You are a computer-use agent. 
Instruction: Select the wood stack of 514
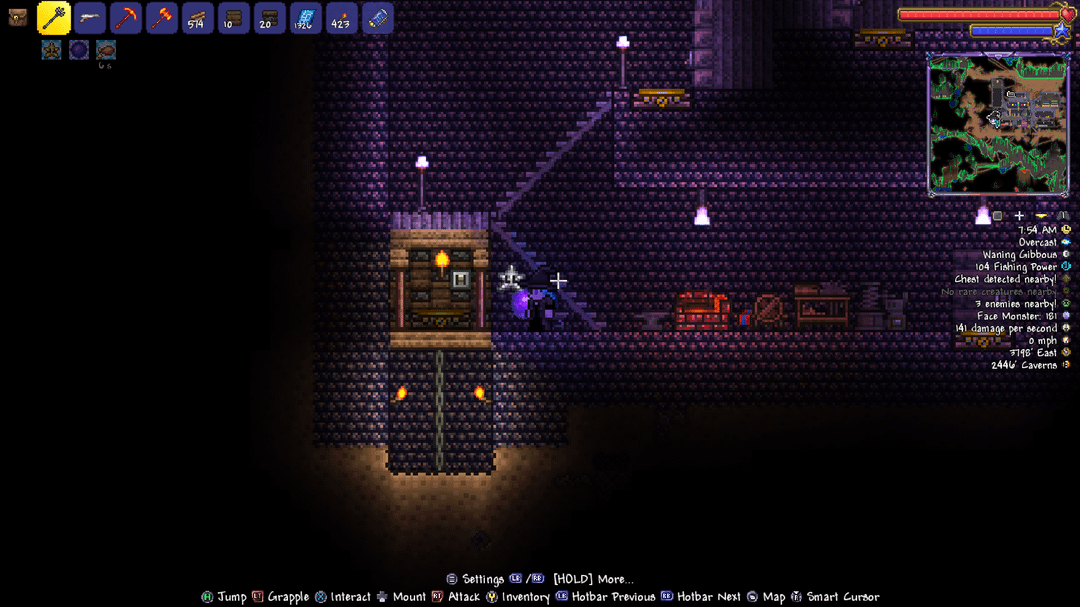[198, 19]
